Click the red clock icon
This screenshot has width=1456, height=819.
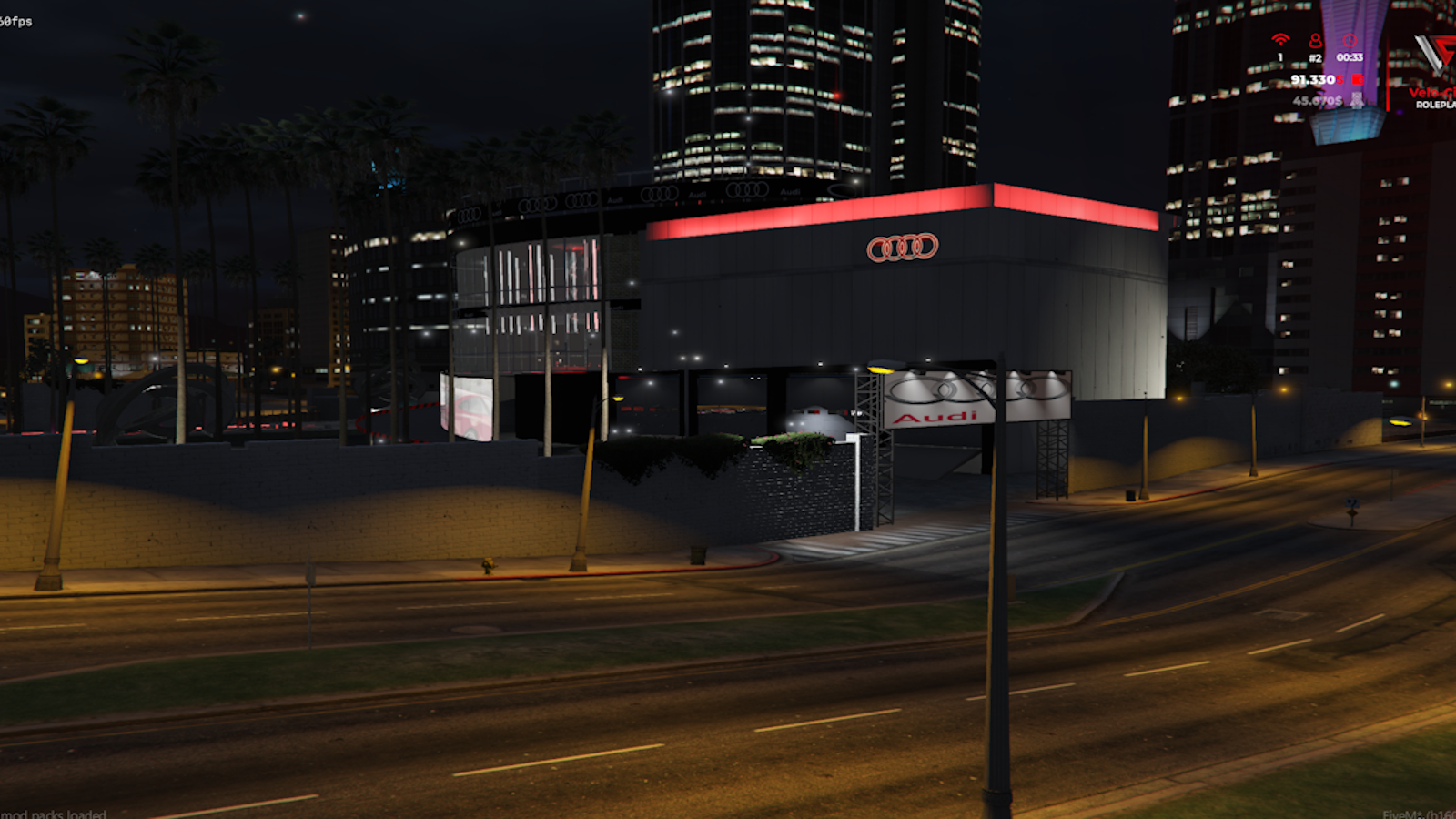1350,40
